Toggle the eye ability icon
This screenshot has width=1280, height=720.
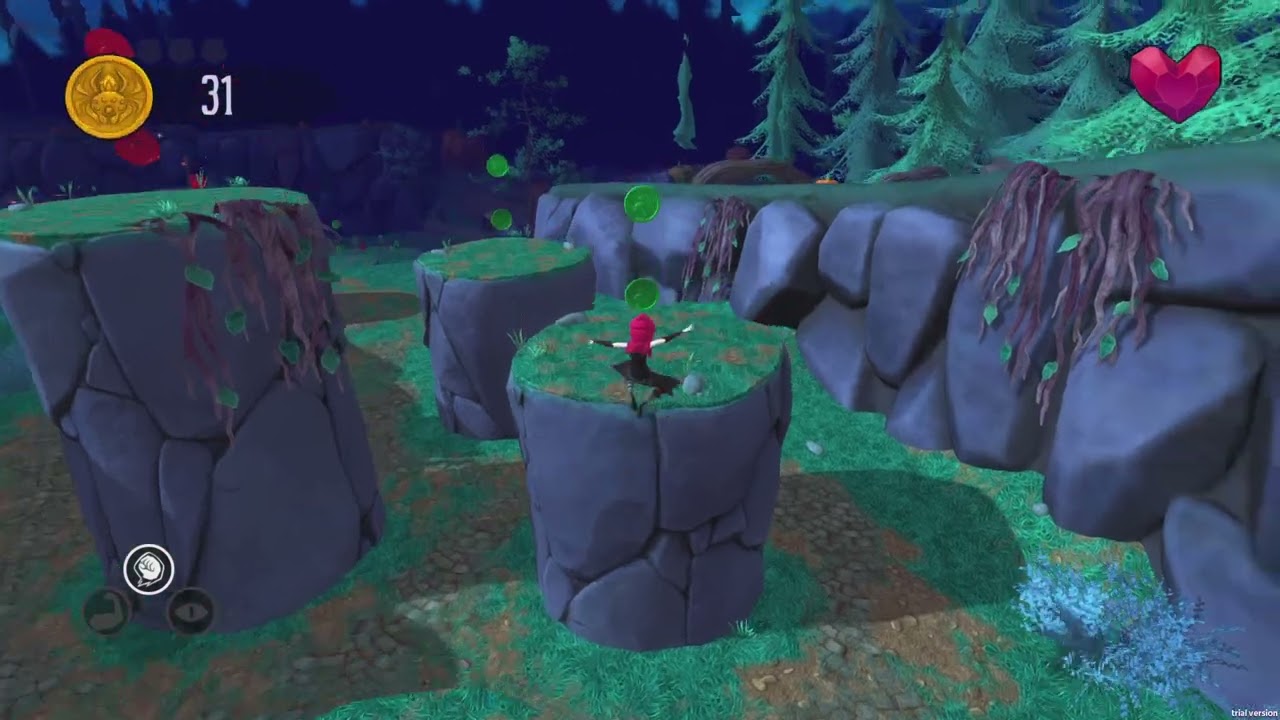pyautogui.click(x=189, y=613)
